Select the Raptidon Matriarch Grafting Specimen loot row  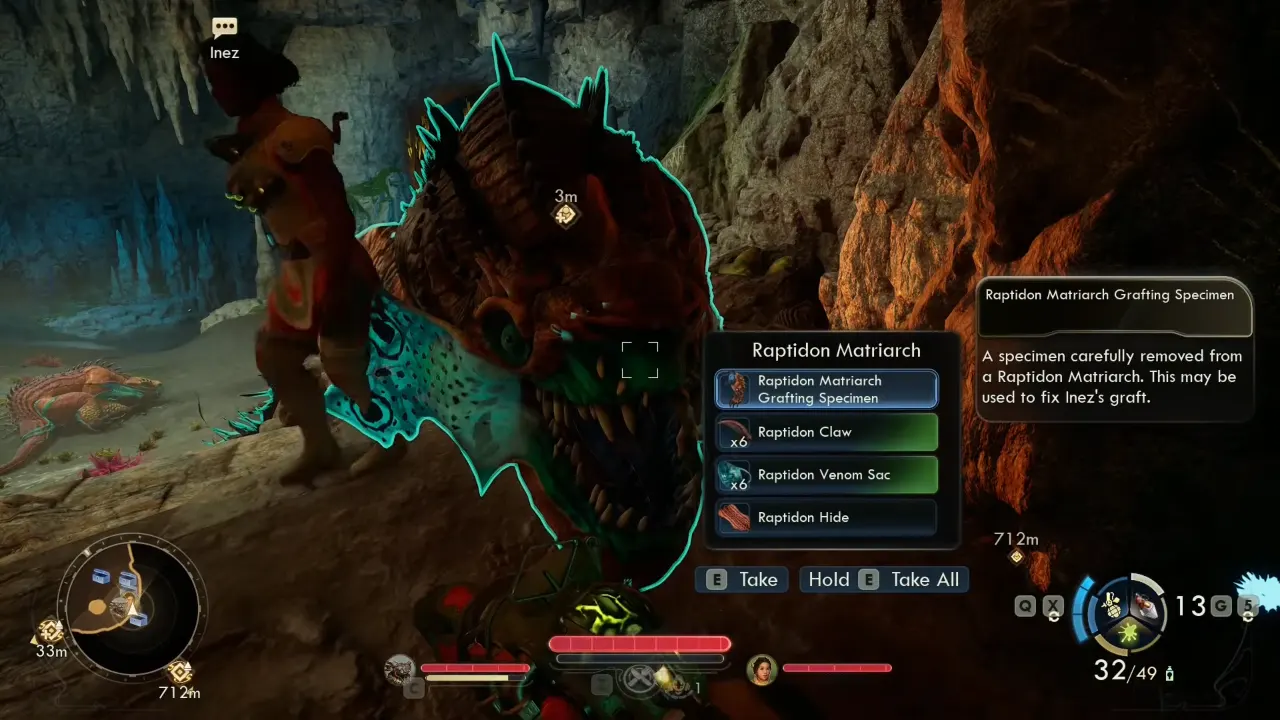[x=826, y=389]
